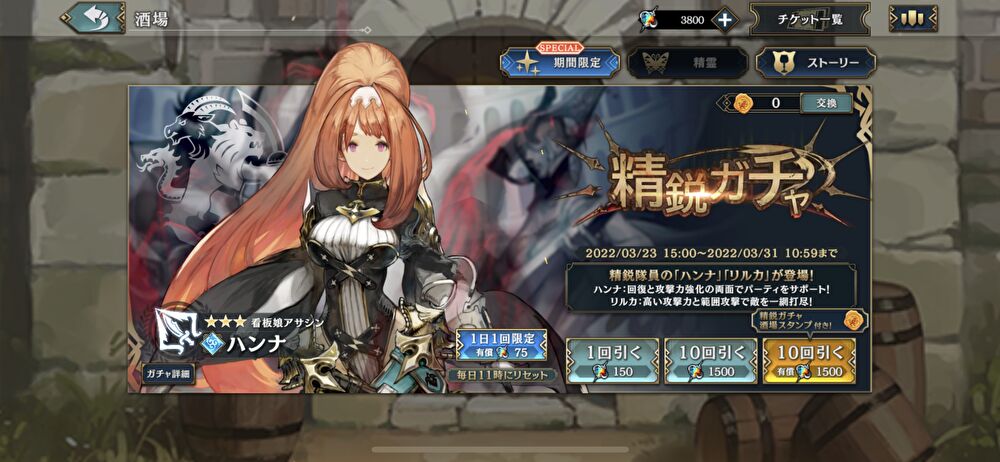Add more gems with the plus button
The height and width of the screenshot is (462, 1000).
pos(725,19)
